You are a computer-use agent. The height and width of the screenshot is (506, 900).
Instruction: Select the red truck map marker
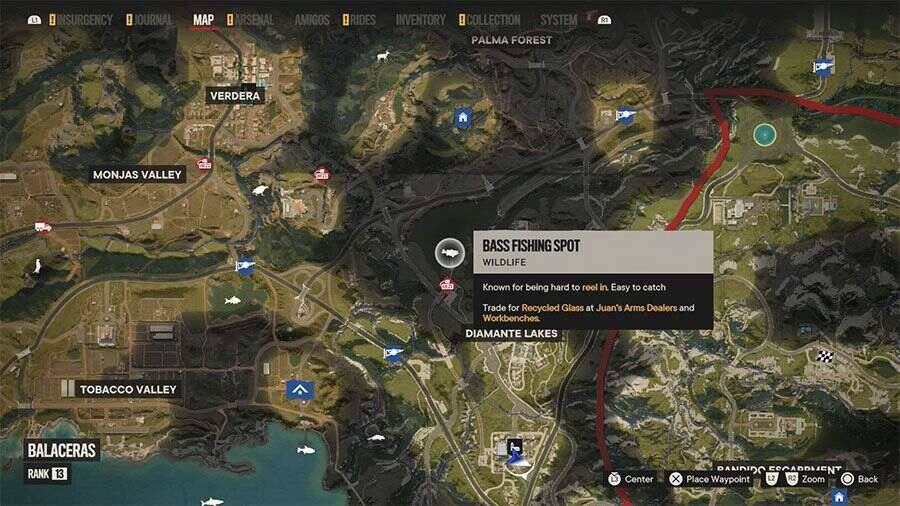(x=43, y=227)
